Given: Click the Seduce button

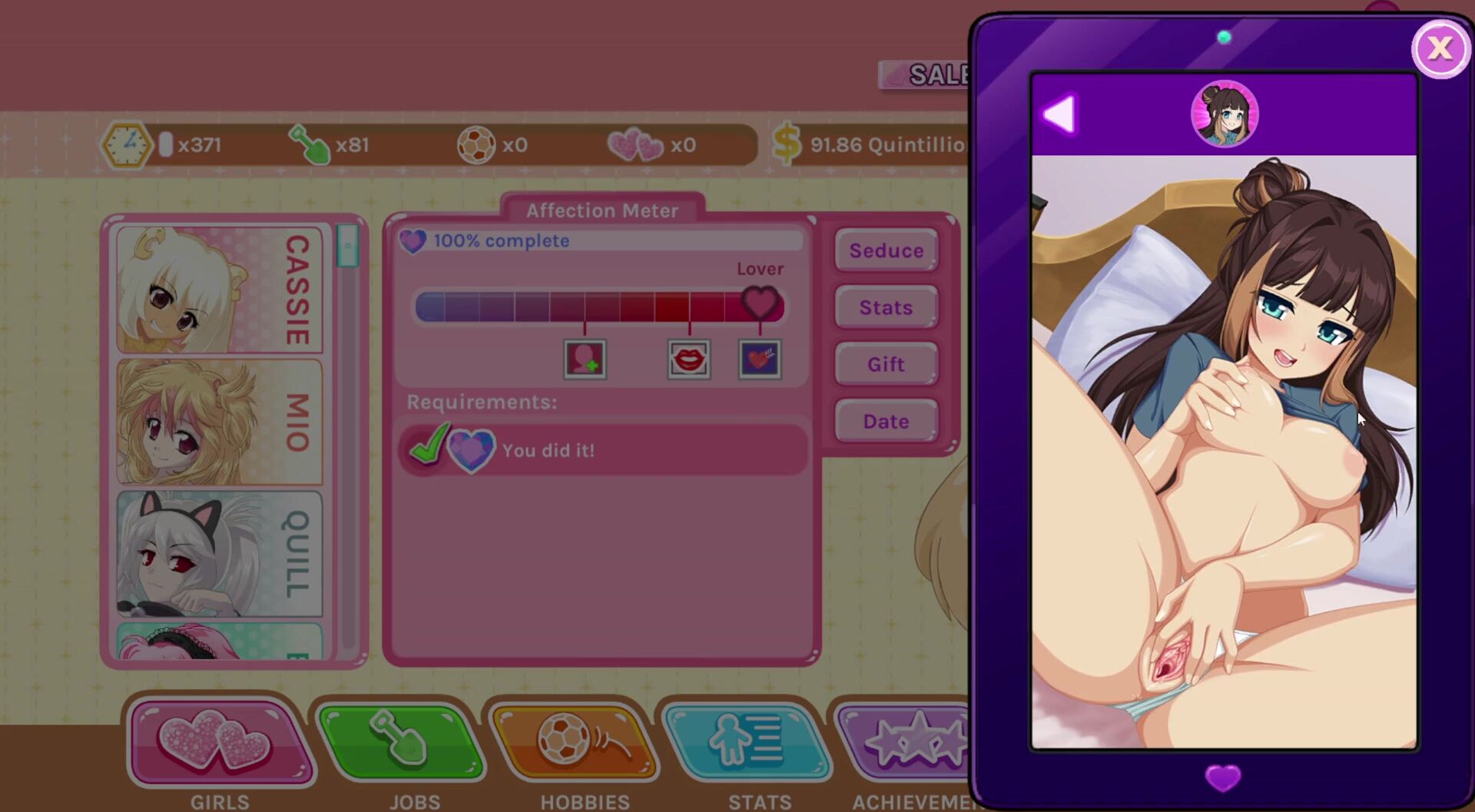Looking at the screenshot, I should [x=886, y=250].
